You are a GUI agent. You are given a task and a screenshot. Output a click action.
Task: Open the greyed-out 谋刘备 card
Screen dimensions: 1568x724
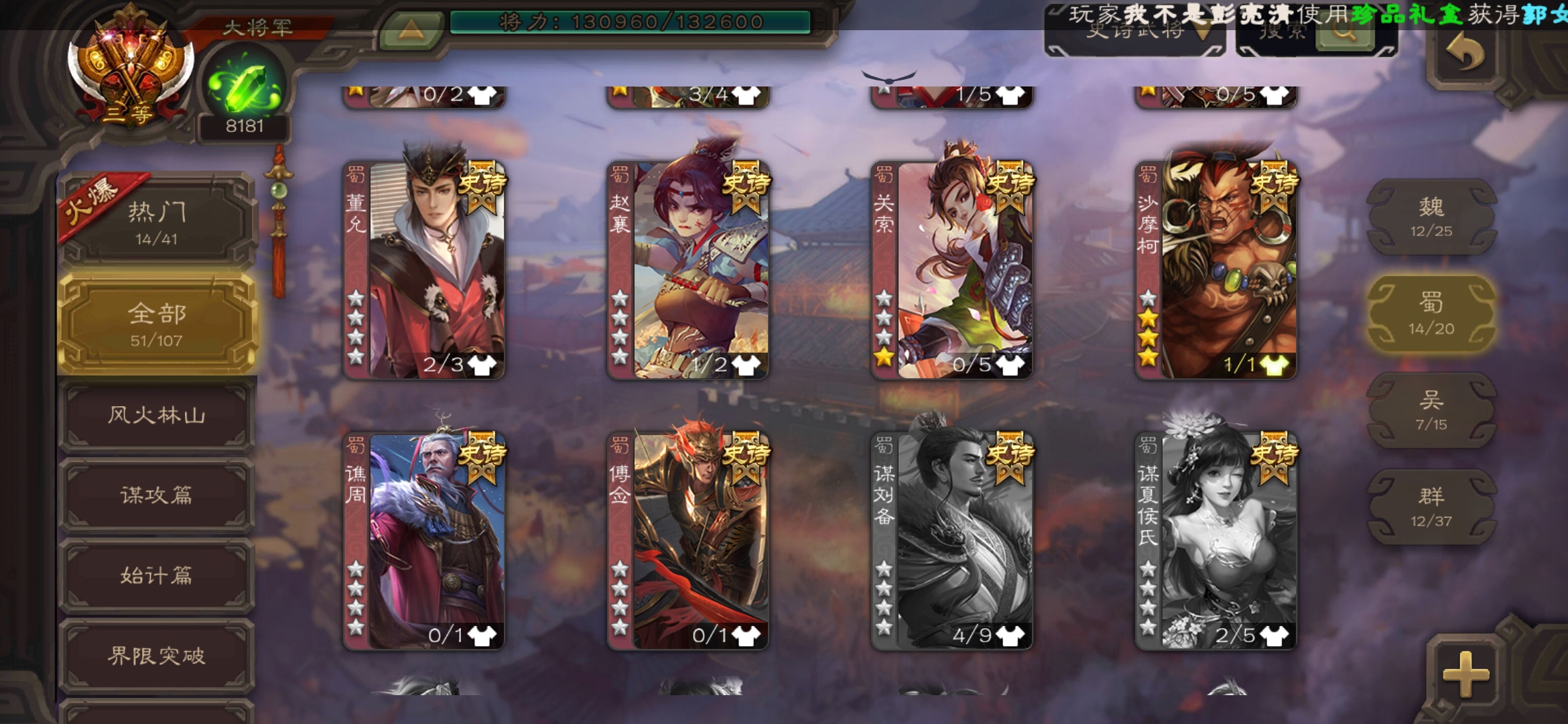point(952,540)
